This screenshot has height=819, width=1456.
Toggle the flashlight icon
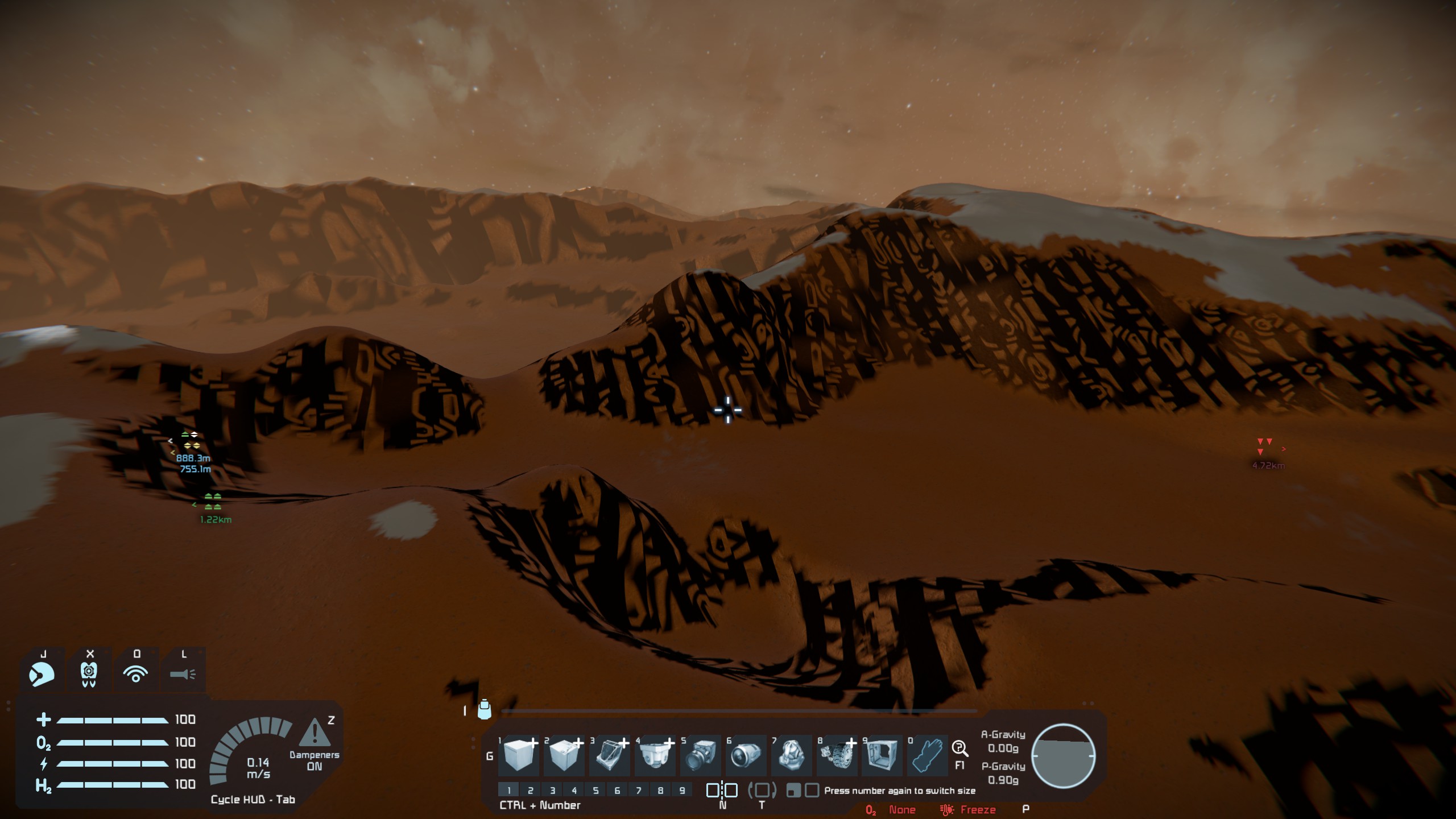point(183,675)
